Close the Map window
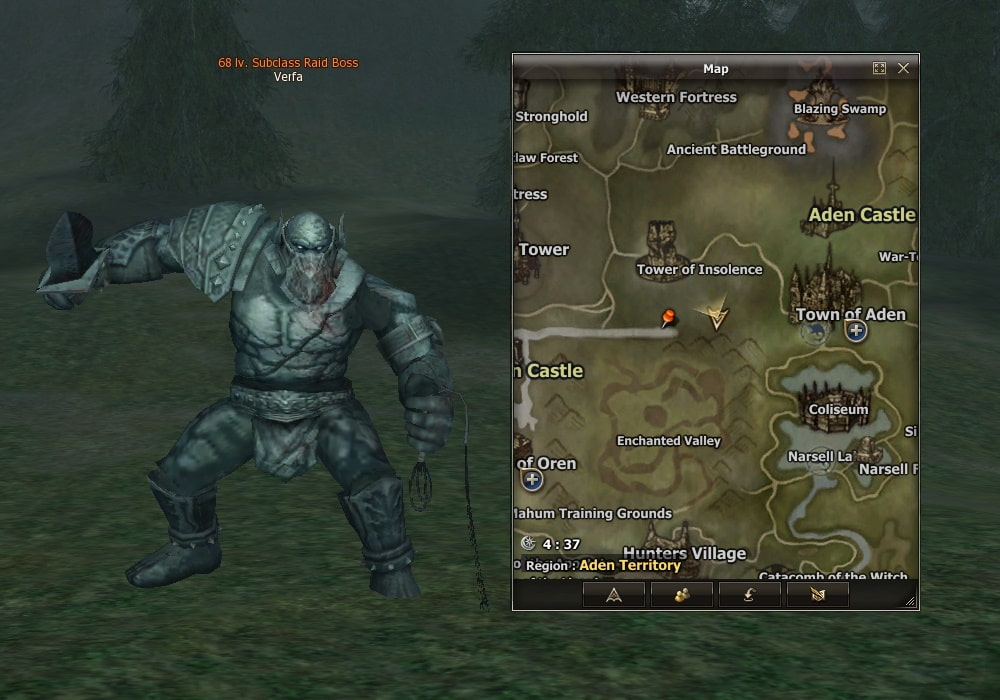1000x700 pixels. pos(903,68)
